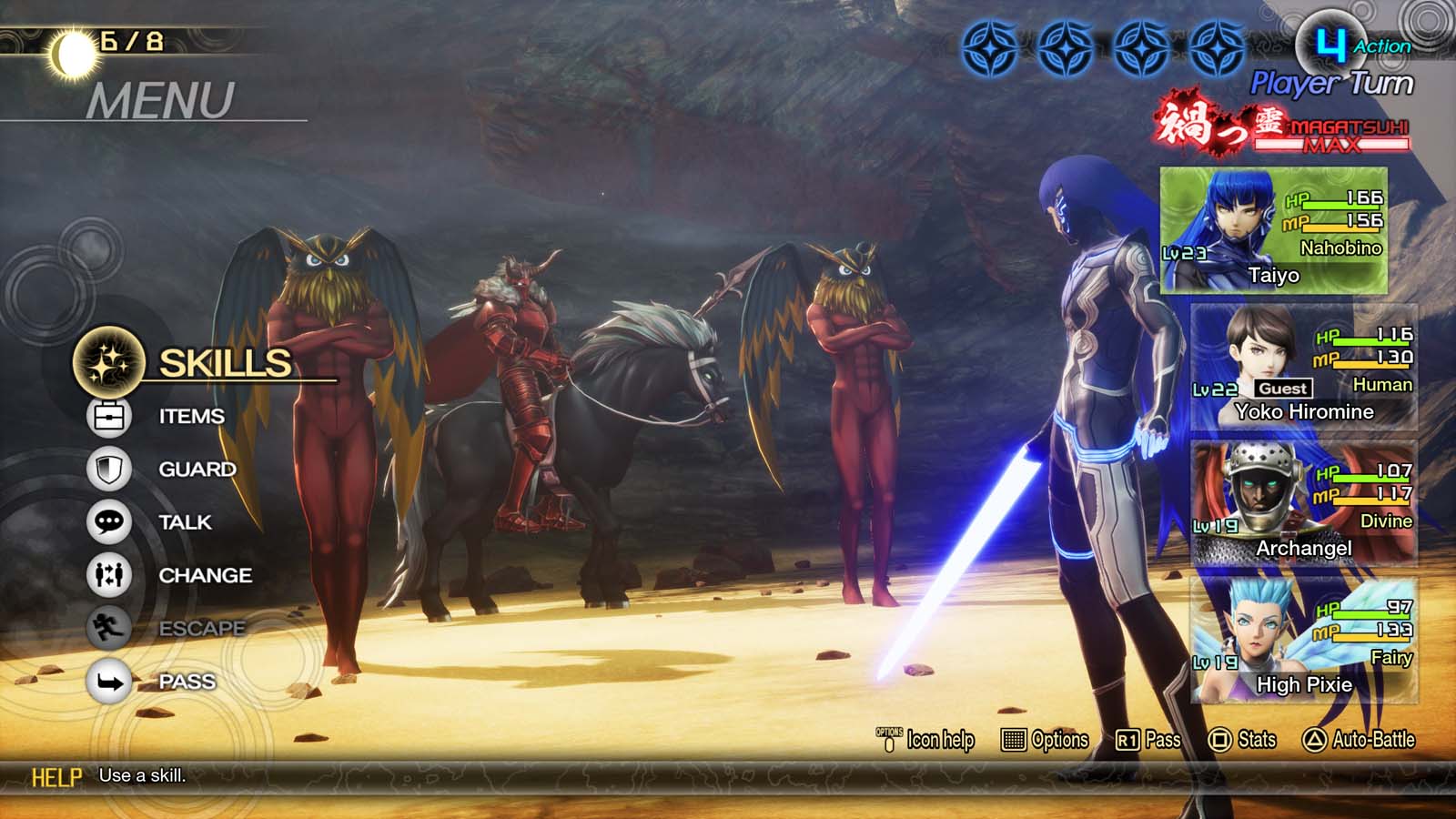Open Stats via the square button prompt

click(1236, 740)
